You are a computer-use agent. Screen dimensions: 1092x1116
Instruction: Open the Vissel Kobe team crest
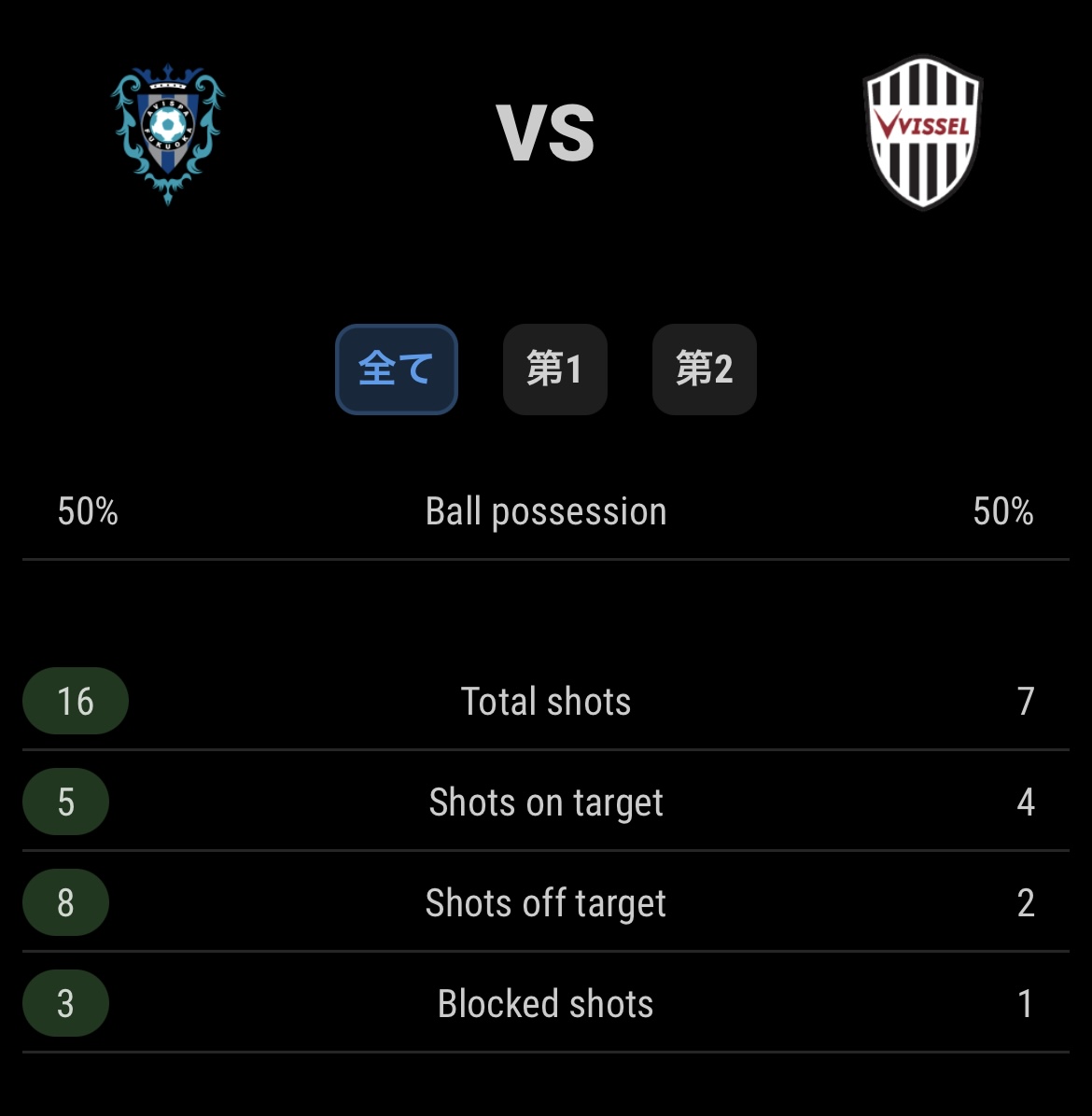[x=923, y=132]
